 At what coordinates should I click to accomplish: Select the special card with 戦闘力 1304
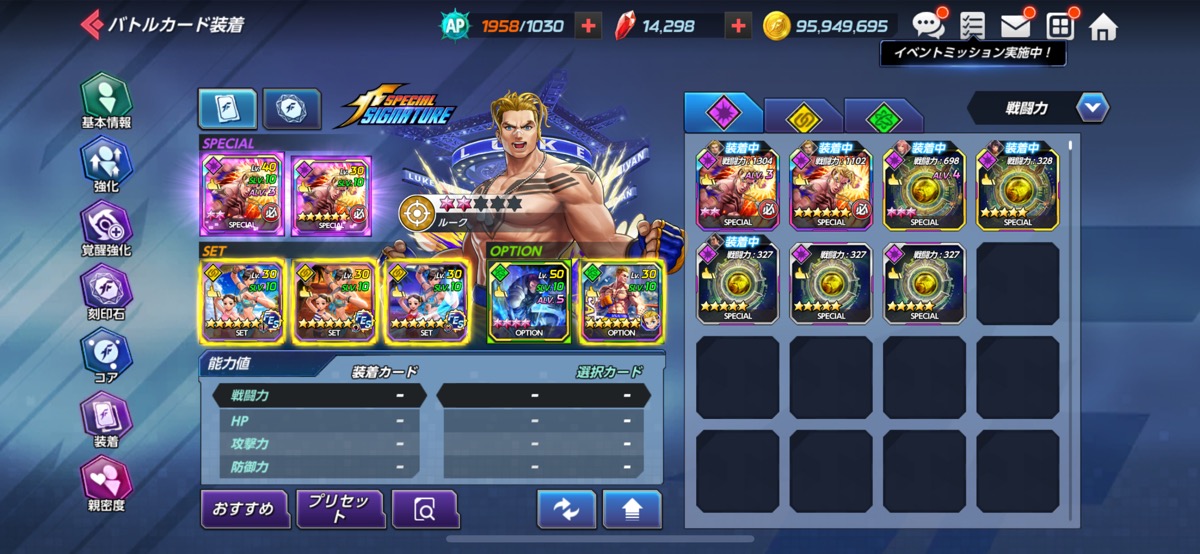pyautogui.click(x=738, y=185)
